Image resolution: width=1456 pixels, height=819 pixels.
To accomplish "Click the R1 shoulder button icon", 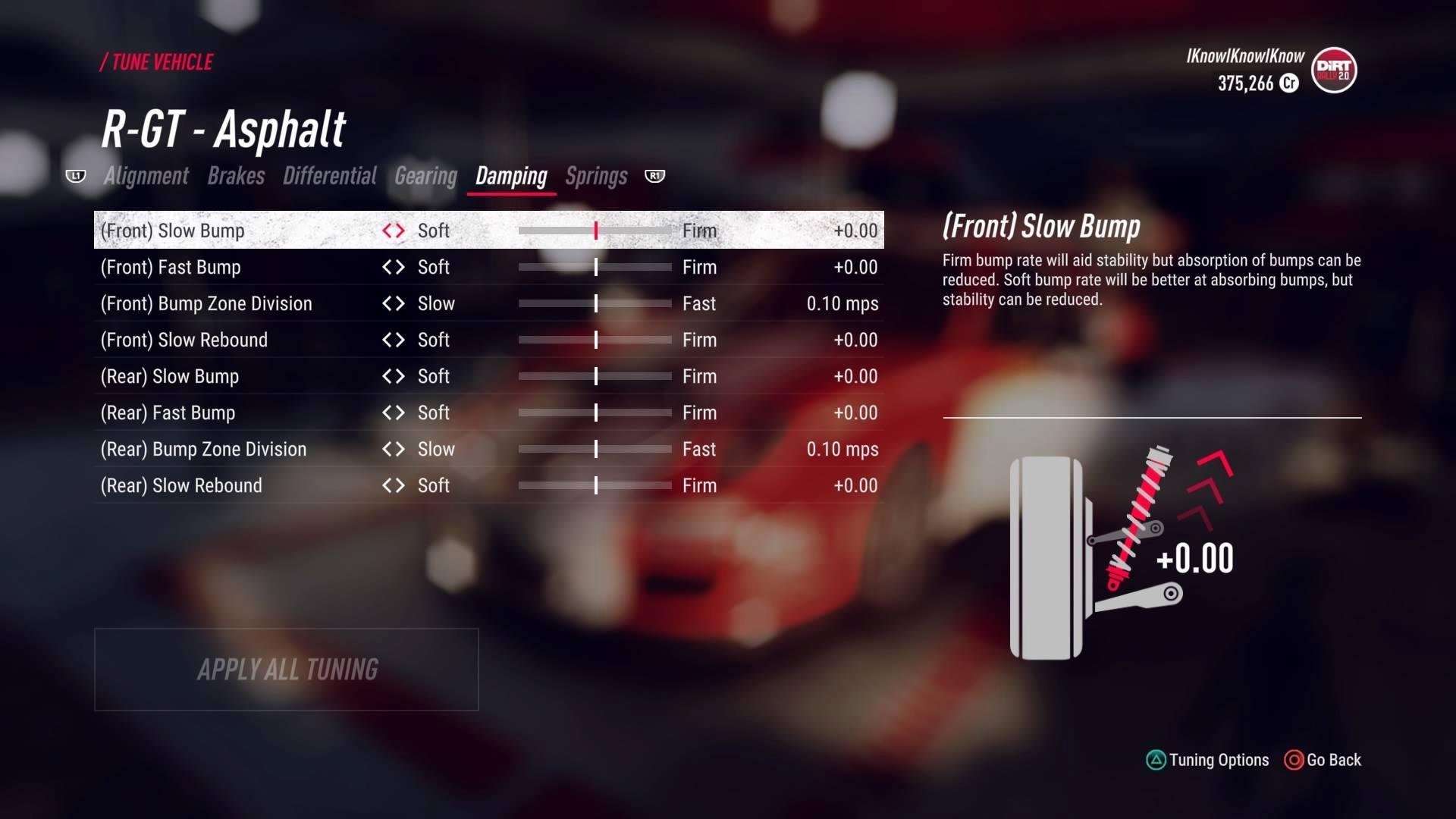I will (654, 176).
